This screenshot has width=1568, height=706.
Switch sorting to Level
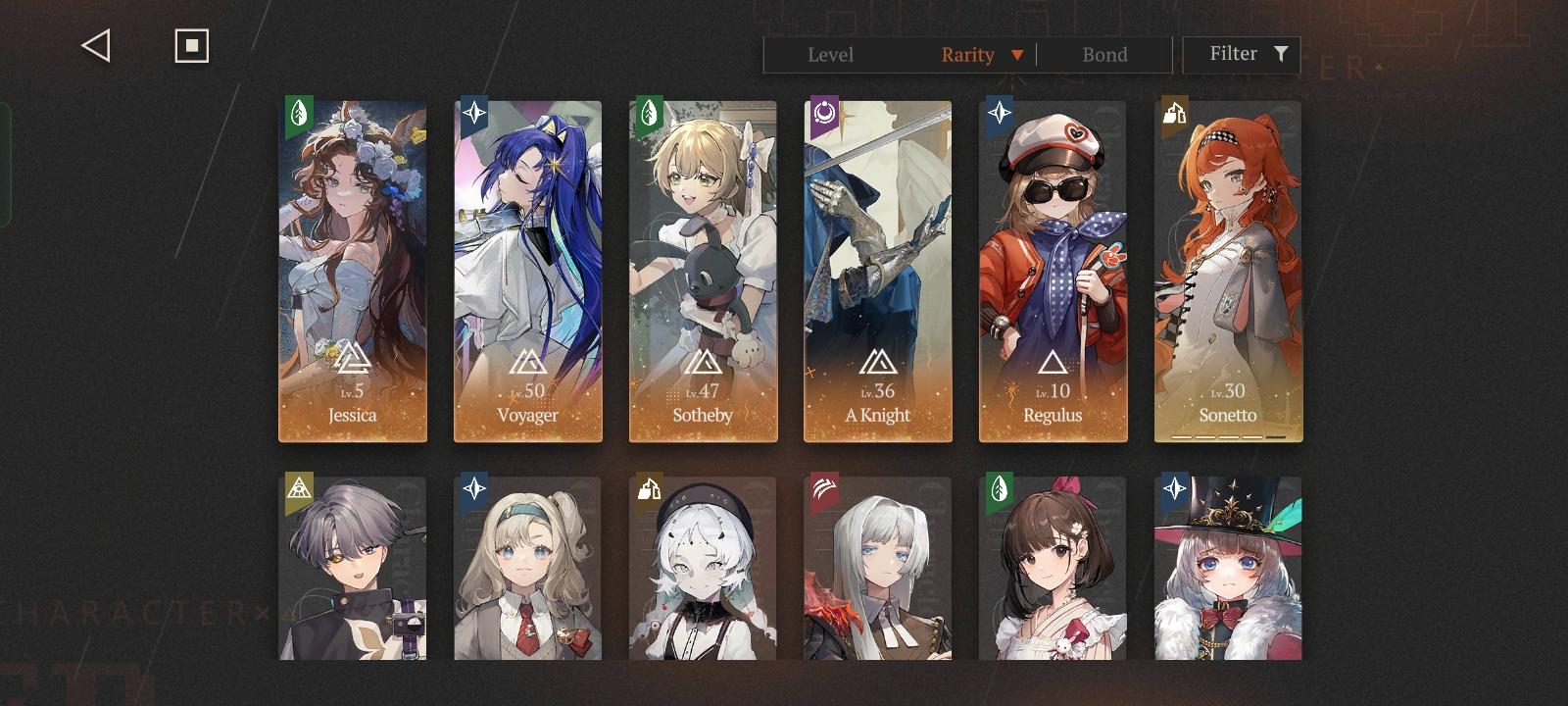coord(832,55)
